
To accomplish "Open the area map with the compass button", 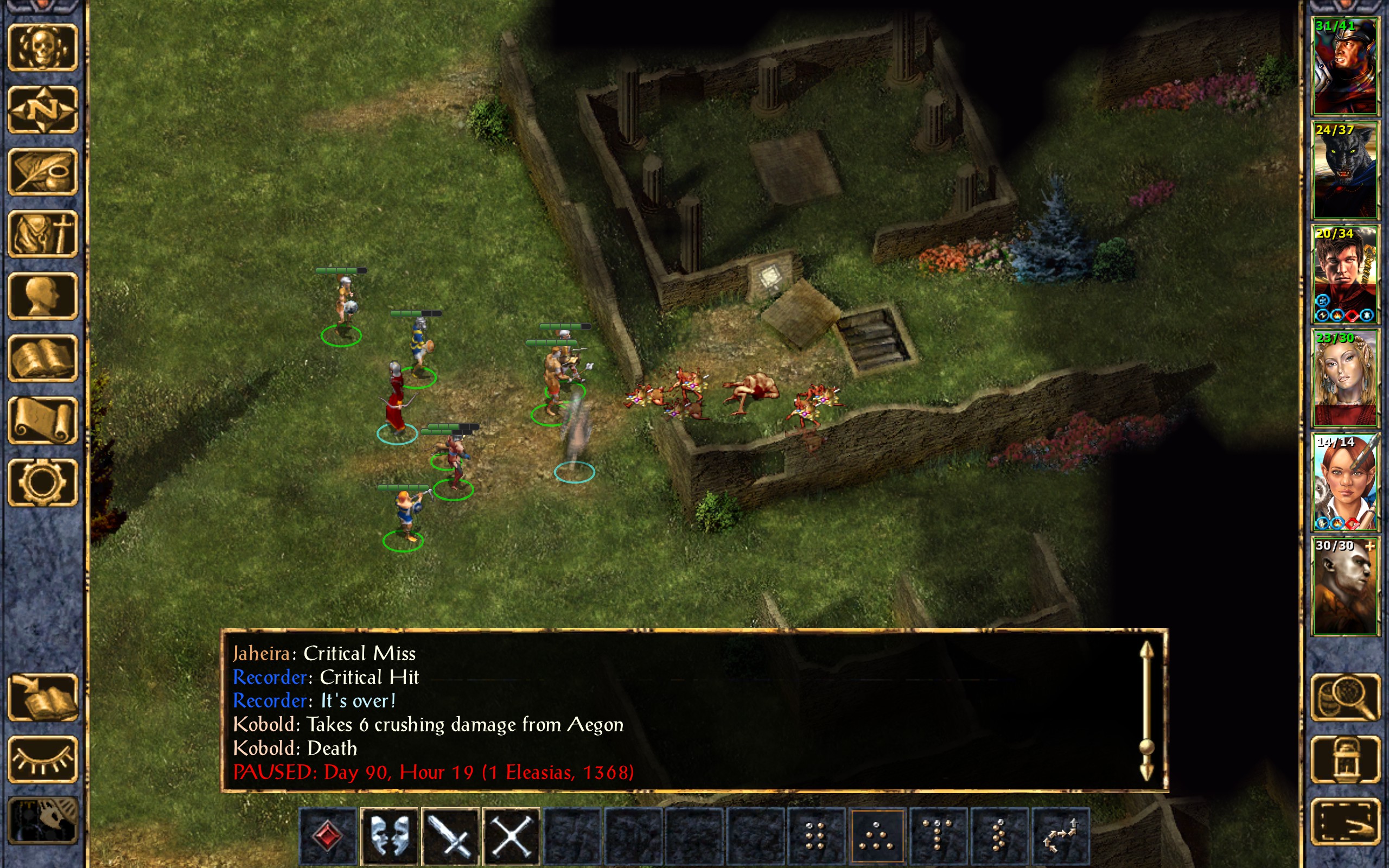I will (42, 110).
